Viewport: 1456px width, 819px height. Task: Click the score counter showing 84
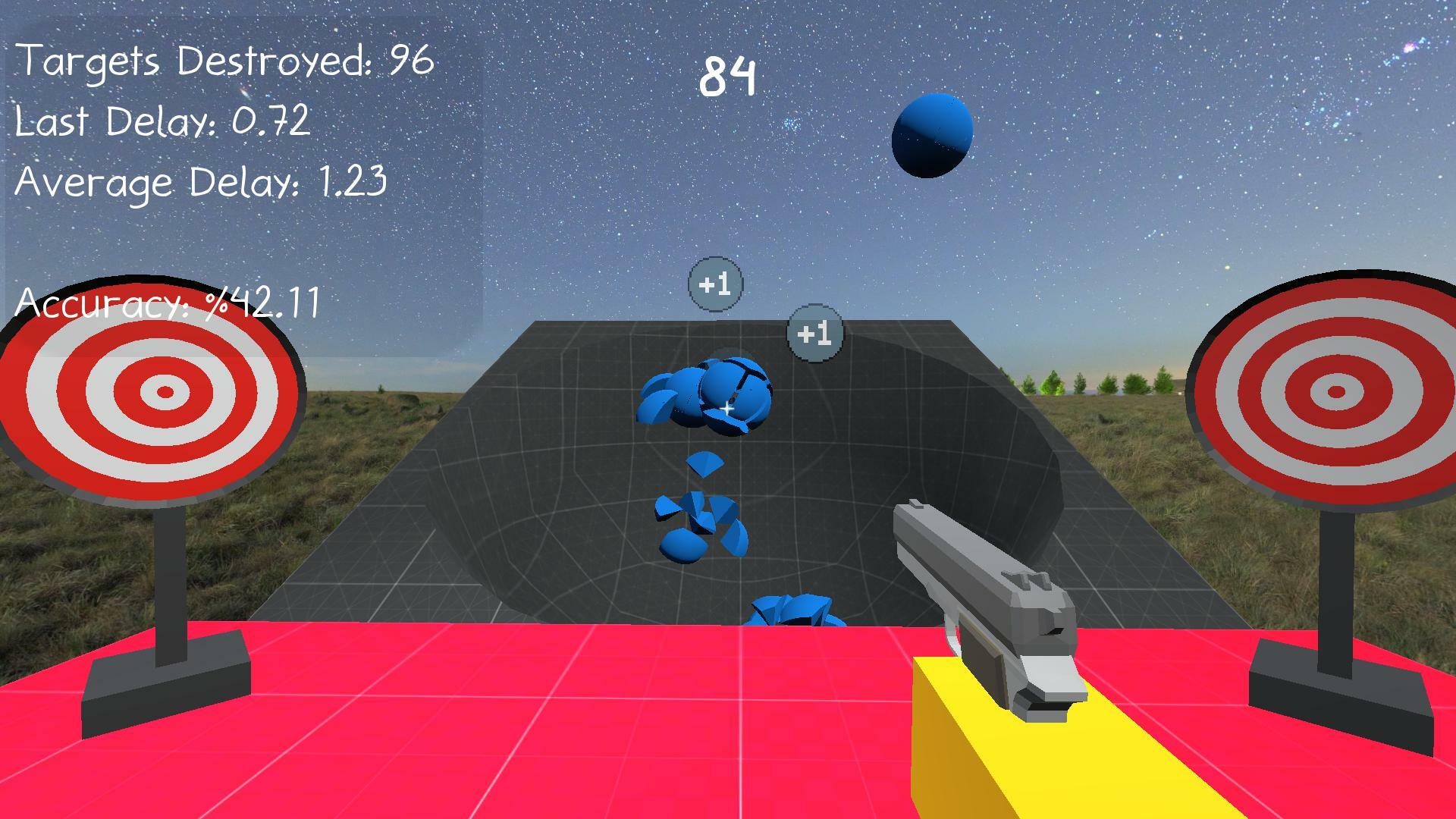pyautogui.click(x=729, y=76)
